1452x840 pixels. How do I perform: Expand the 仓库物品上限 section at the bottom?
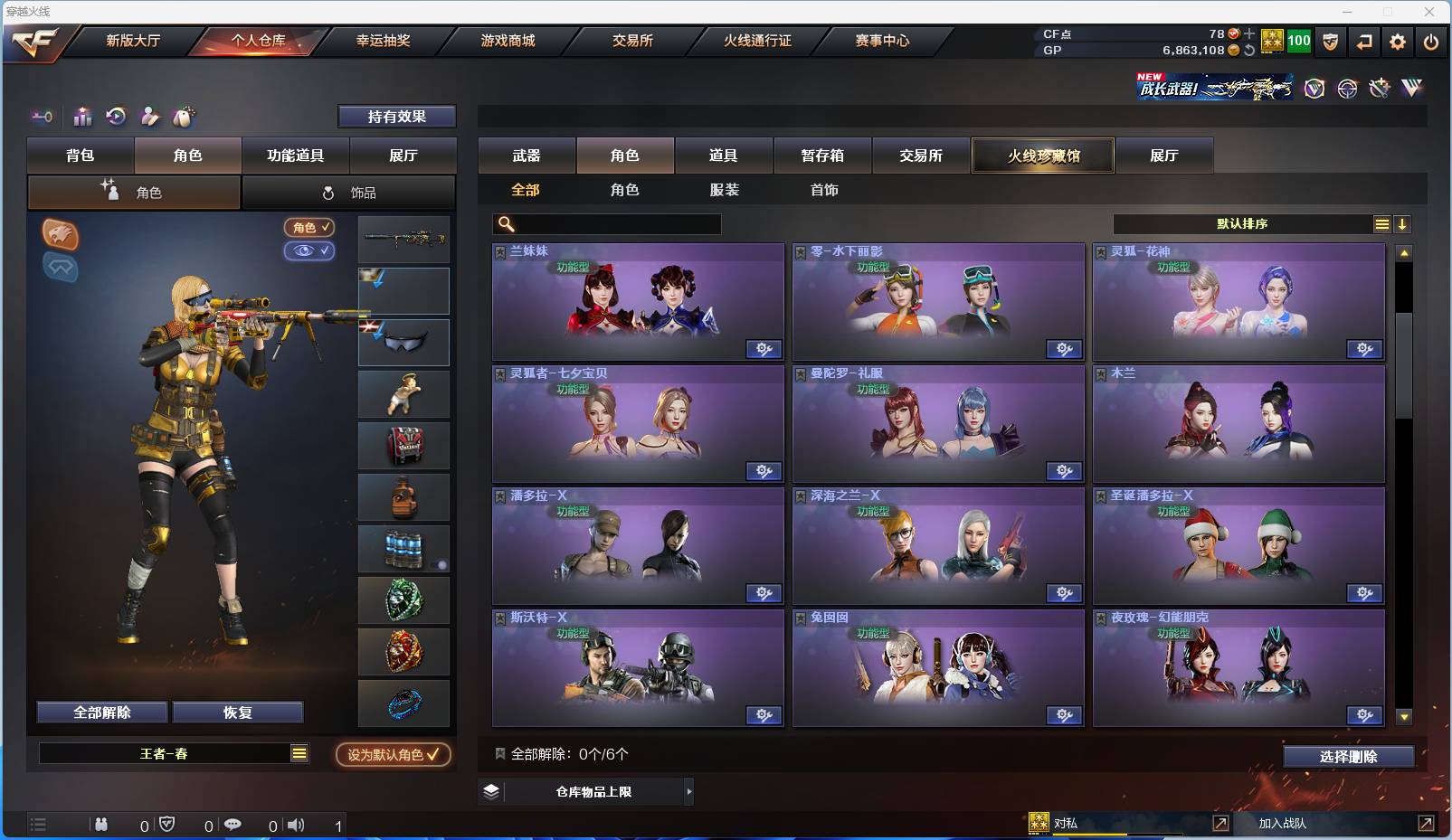click(587, 791)
